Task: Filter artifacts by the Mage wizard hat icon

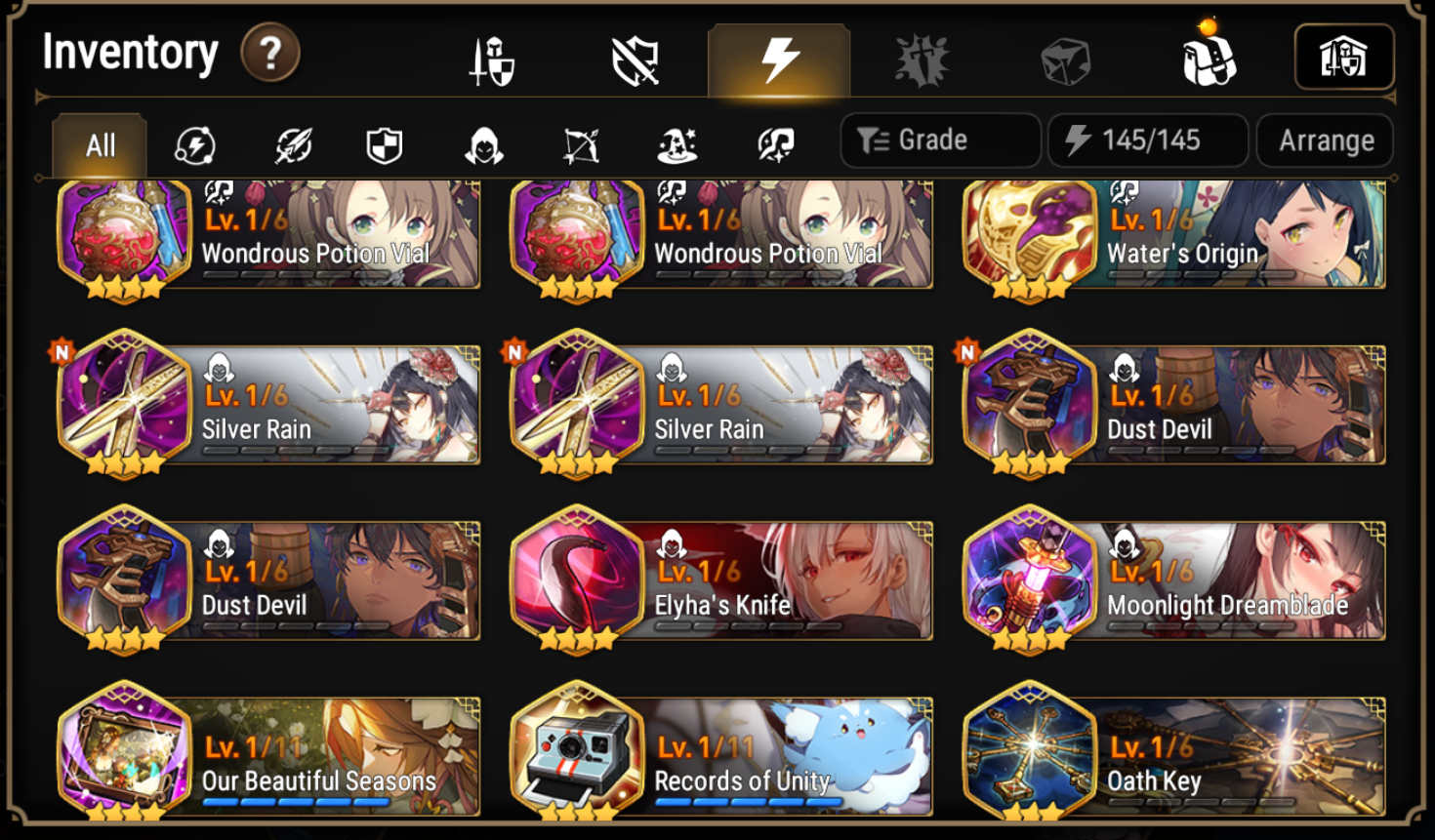Action: 677,145
